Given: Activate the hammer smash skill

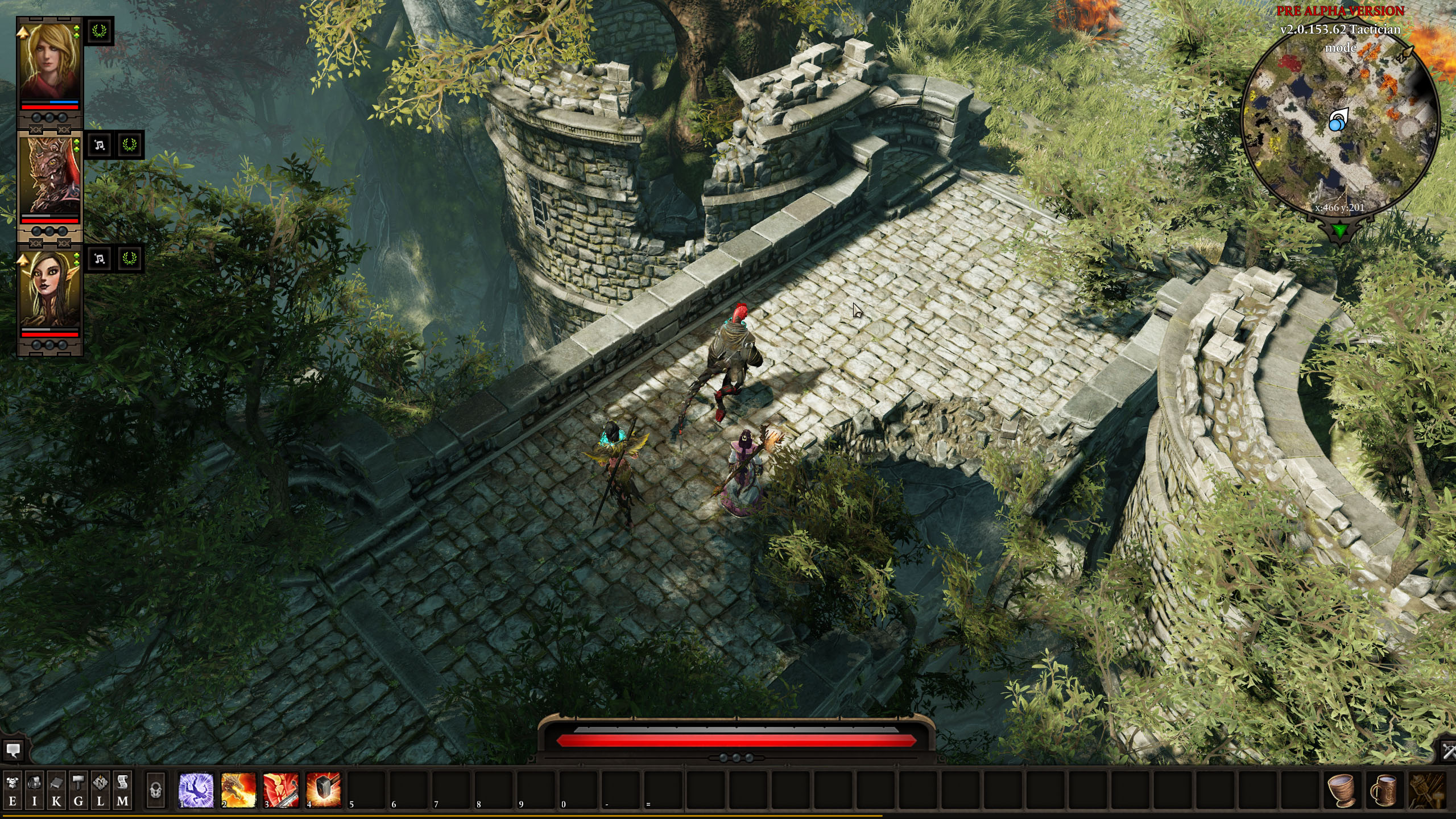Looking at the screenshot, I should click(323, 790).
